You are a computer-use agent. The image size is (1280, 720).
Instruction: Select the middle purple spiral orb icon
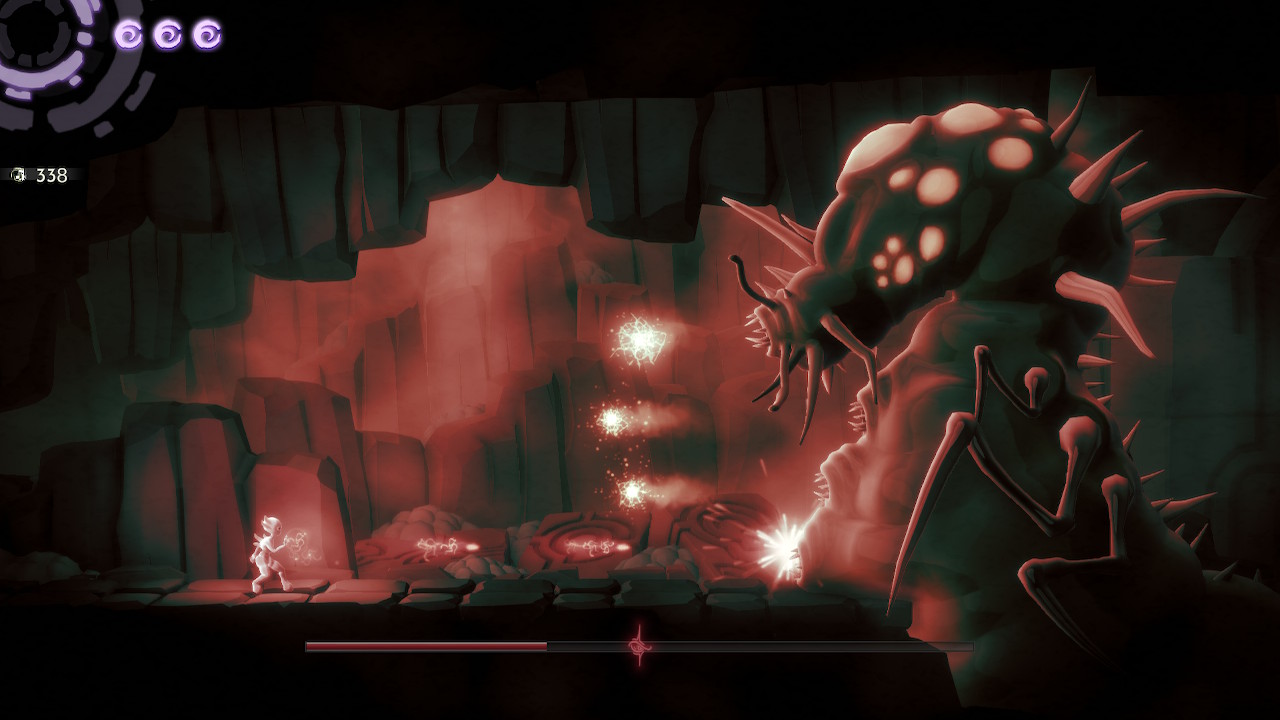(x=166, y=34)
